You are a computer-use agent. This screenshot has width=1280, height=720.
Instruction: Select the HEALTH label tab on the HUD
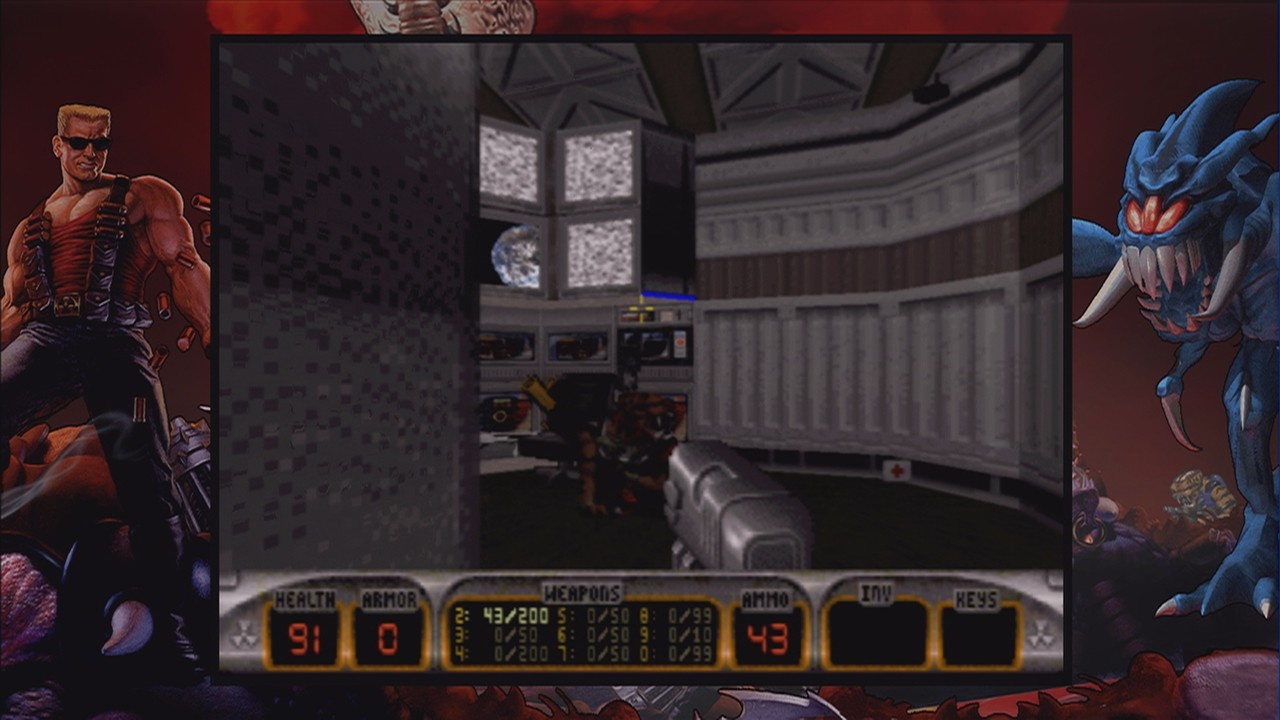coord(302,598)
